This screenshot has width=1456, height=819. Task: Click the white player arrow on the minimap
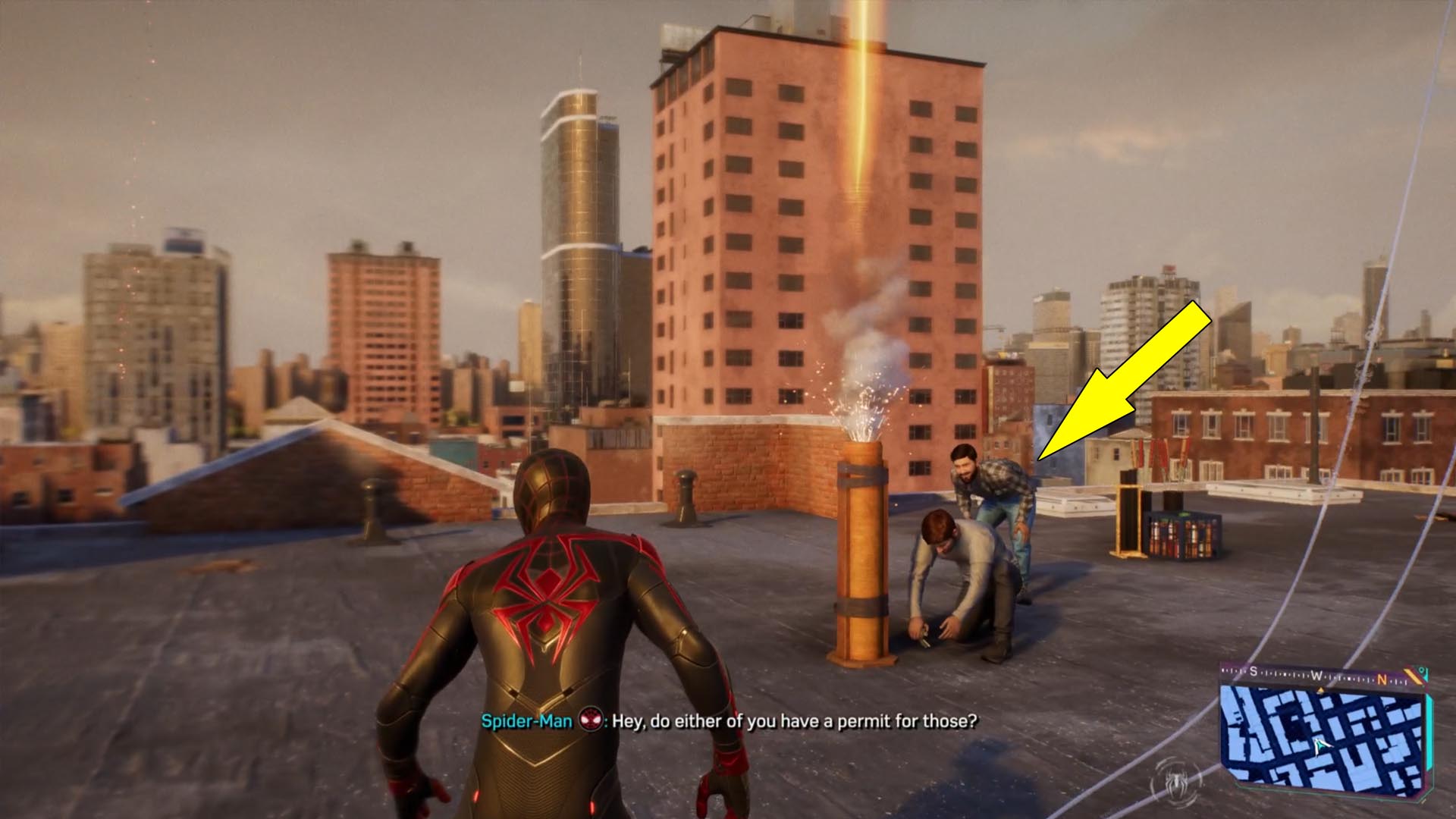1320,745
